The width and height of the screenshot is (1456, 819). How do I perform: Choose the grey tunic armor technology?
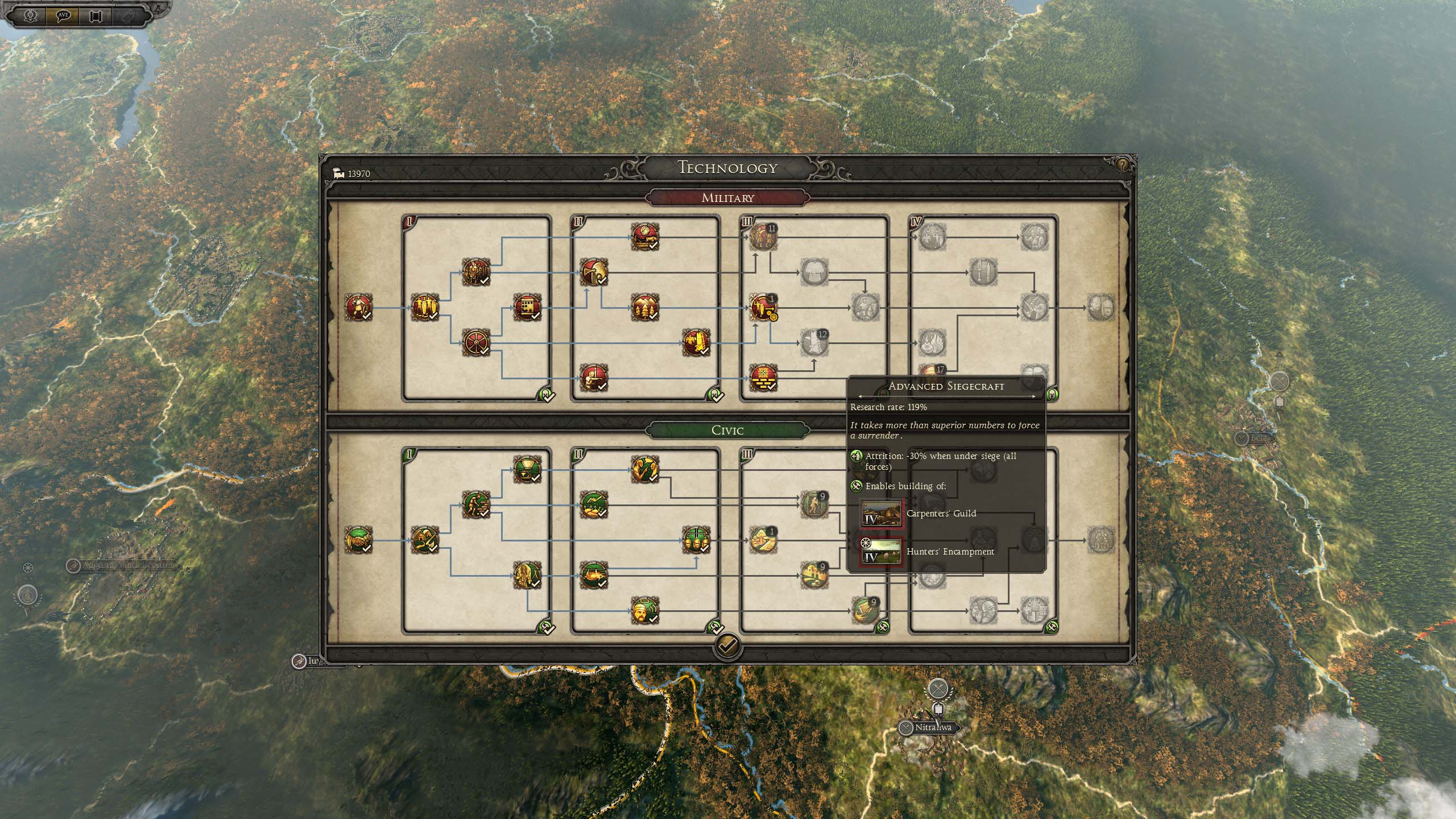click(x=814, y=272)
